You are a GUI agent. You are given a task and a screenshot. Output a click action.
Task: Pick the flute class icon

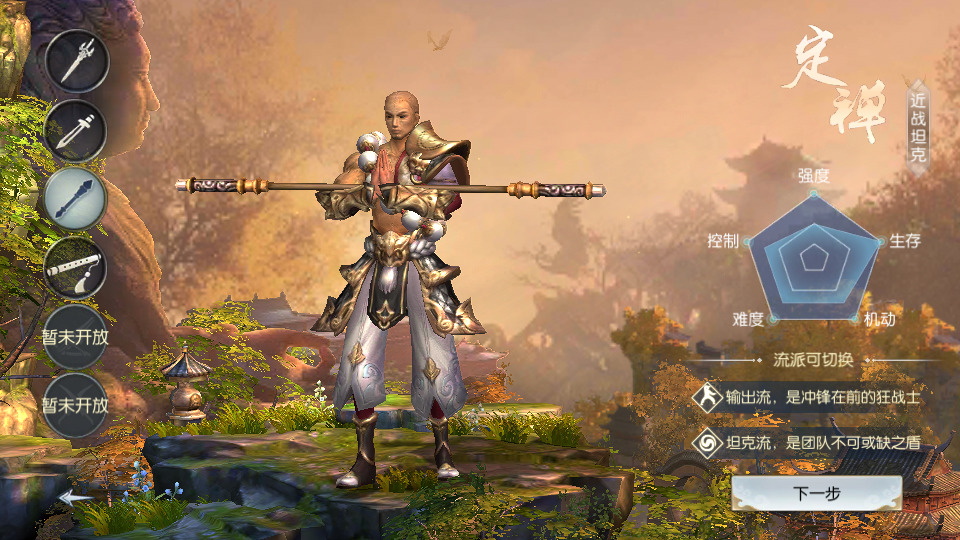coord(76,266)
